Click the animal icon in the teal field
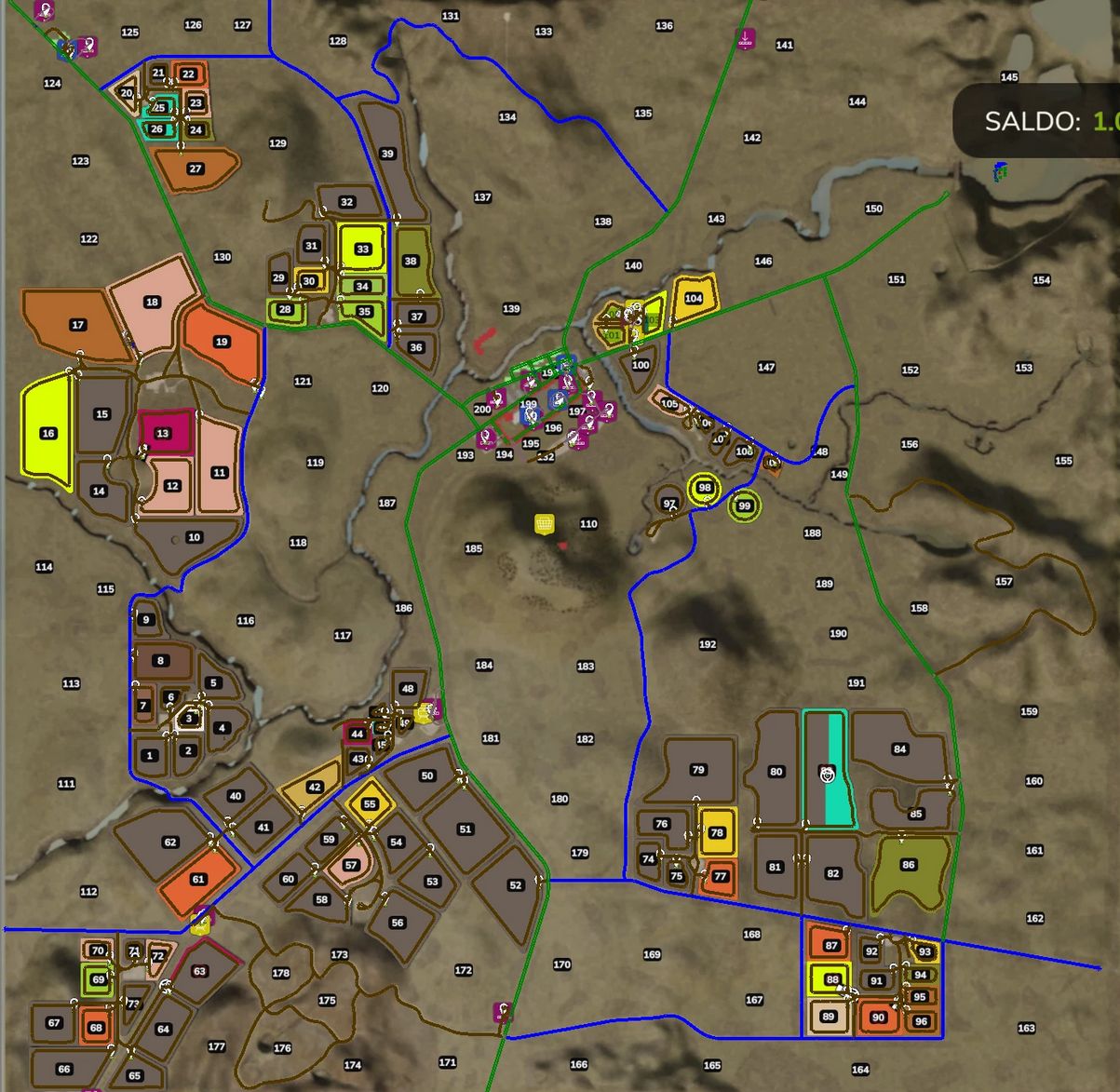The width and height of the screenshot is (1120, 1092). pyautogui.click(x=827, y=774)
